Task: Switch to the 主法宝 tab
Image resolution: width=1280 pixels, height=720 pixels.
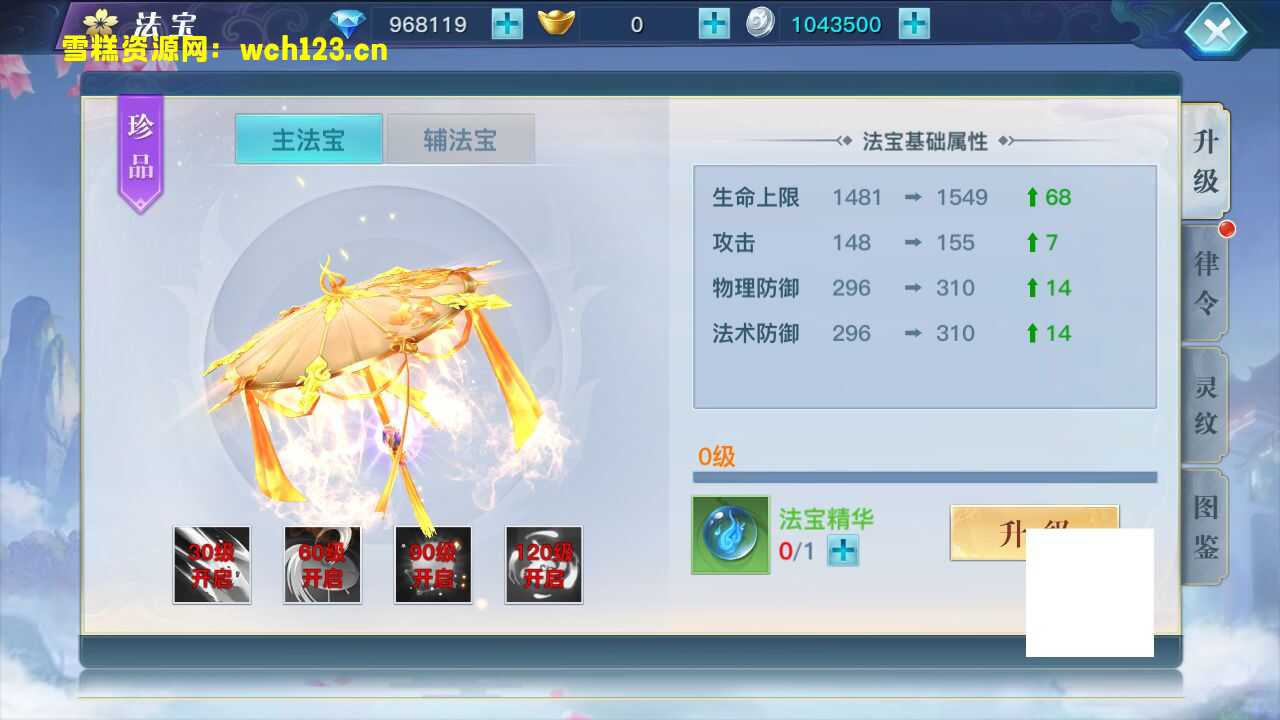Action: (307, 140)
